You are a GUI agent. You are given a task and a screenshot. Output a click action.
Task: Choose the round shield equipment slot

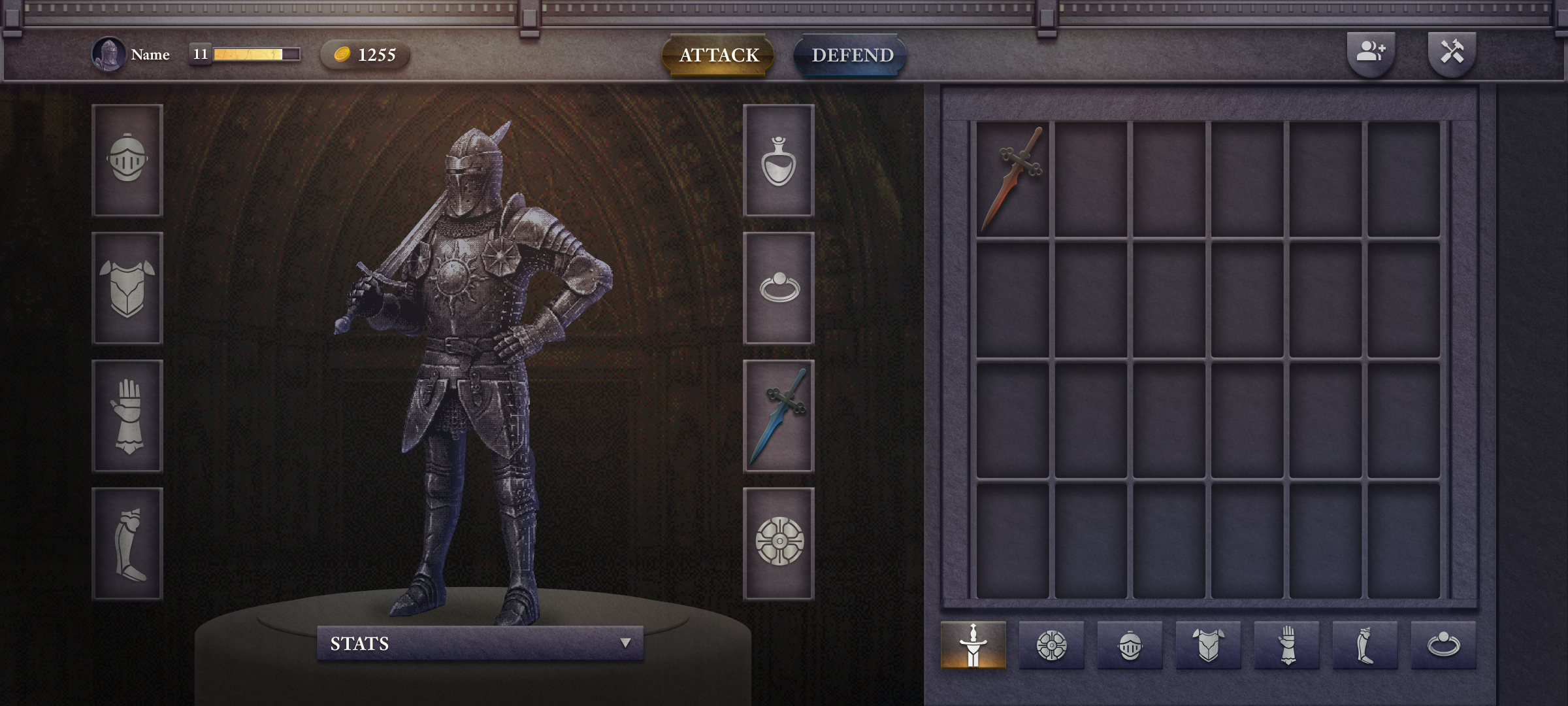pos(779,543)
